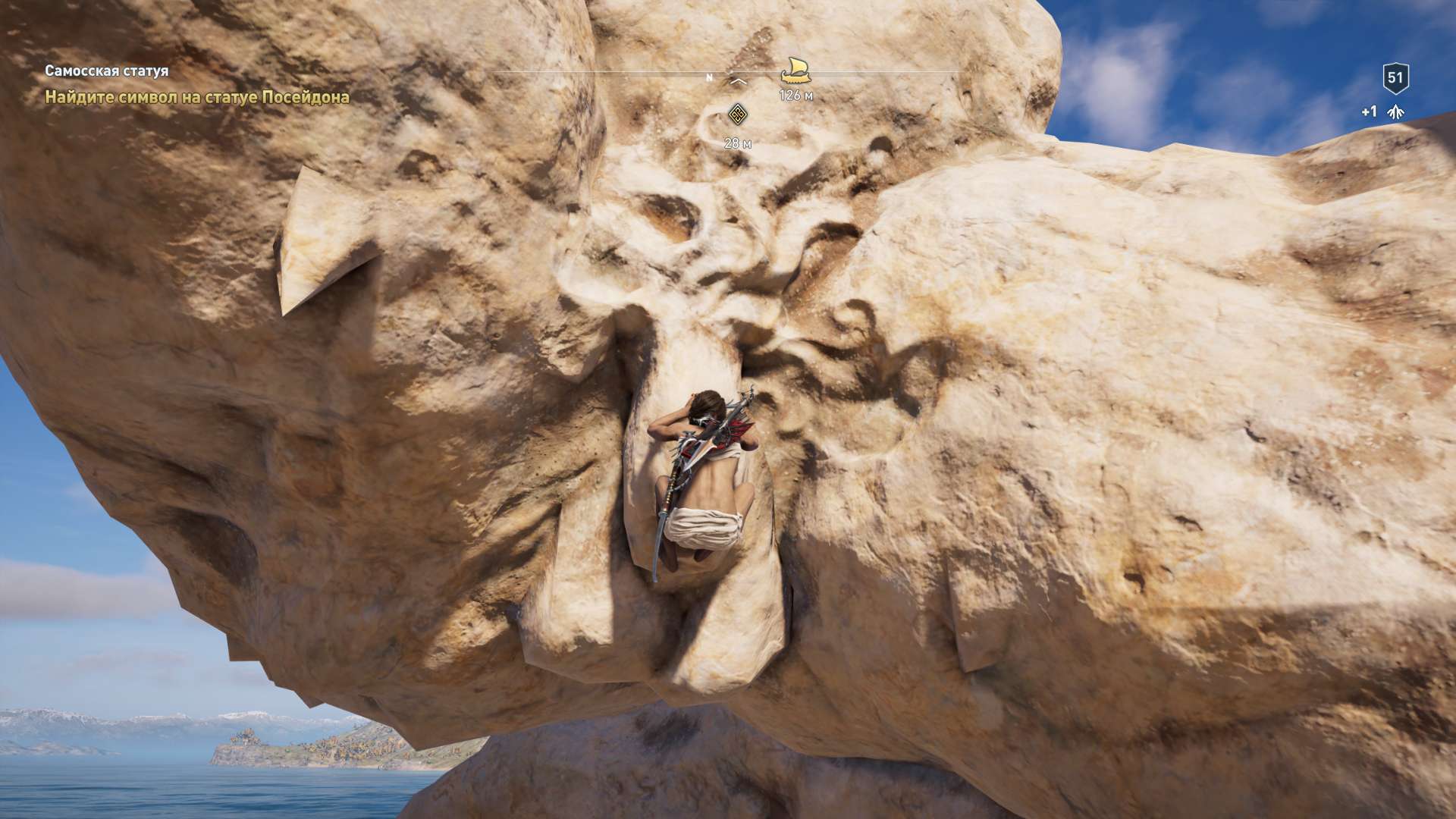Select the diamond quest objective marker

737,115
